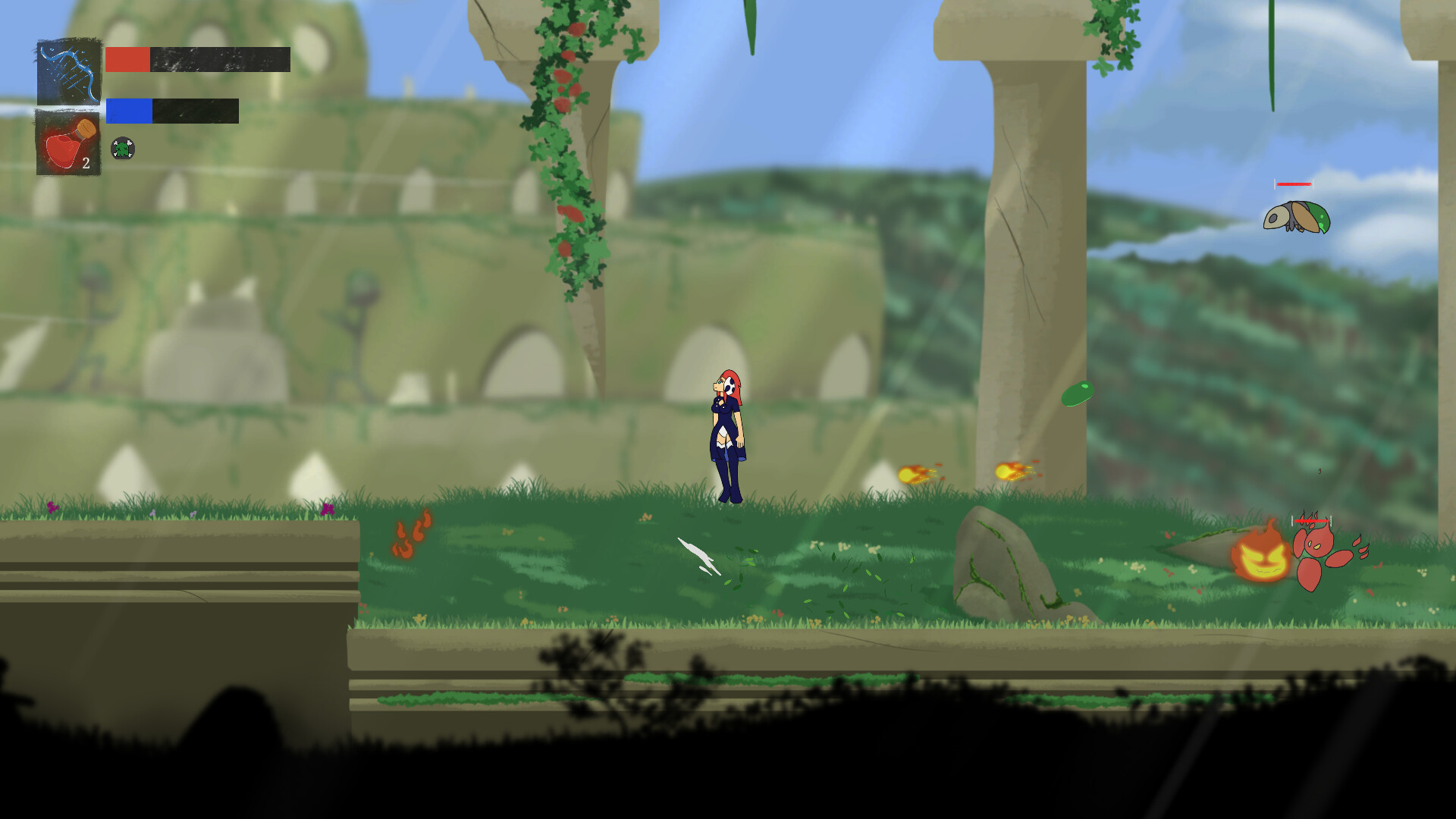This screenshot has width=1456, height=819.
Task: Click the blue mana bar
Action: click(x=129, y=111)
